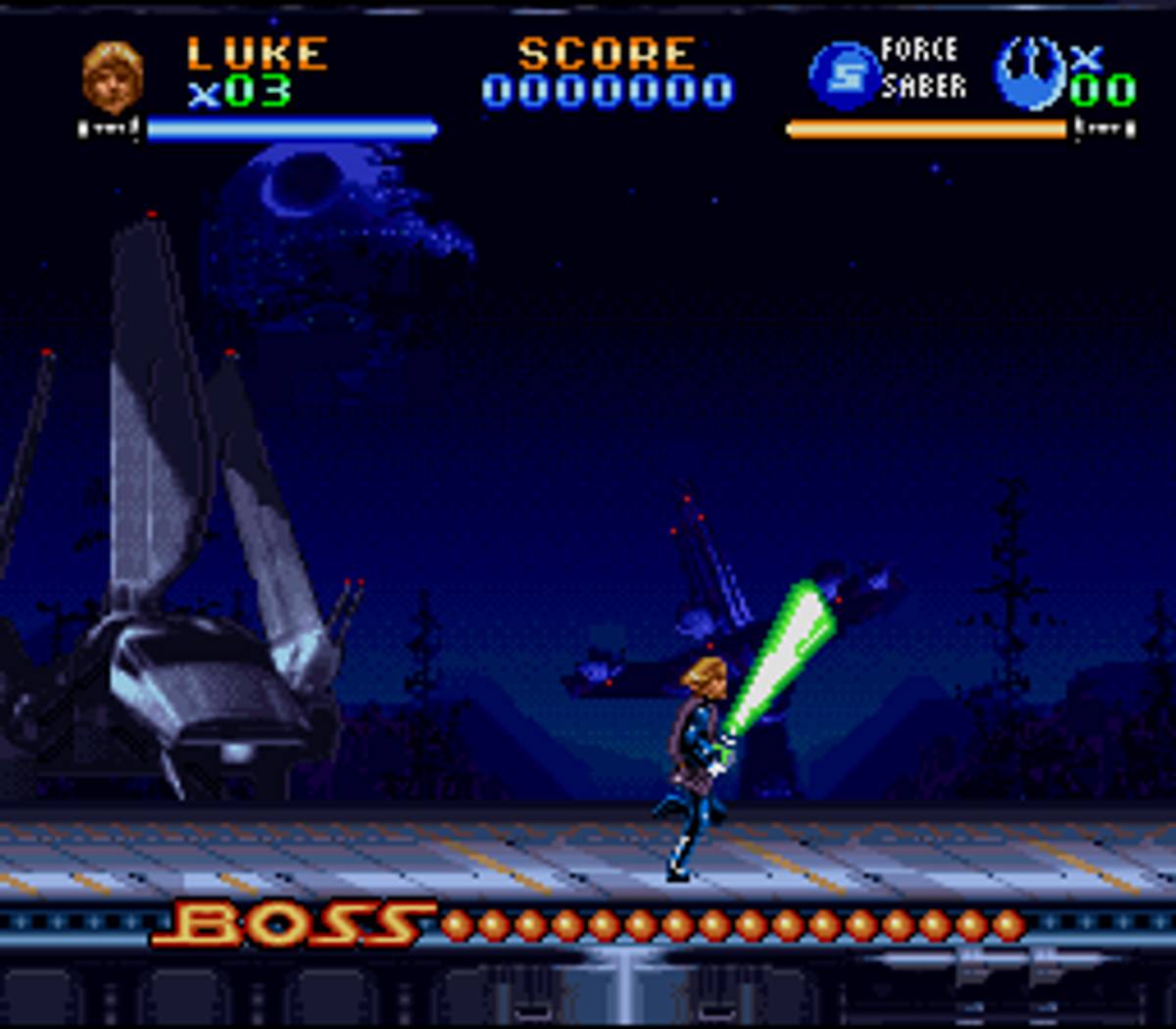
Task: Select the blue Force Saber power icon
Action: coord(844,75)
